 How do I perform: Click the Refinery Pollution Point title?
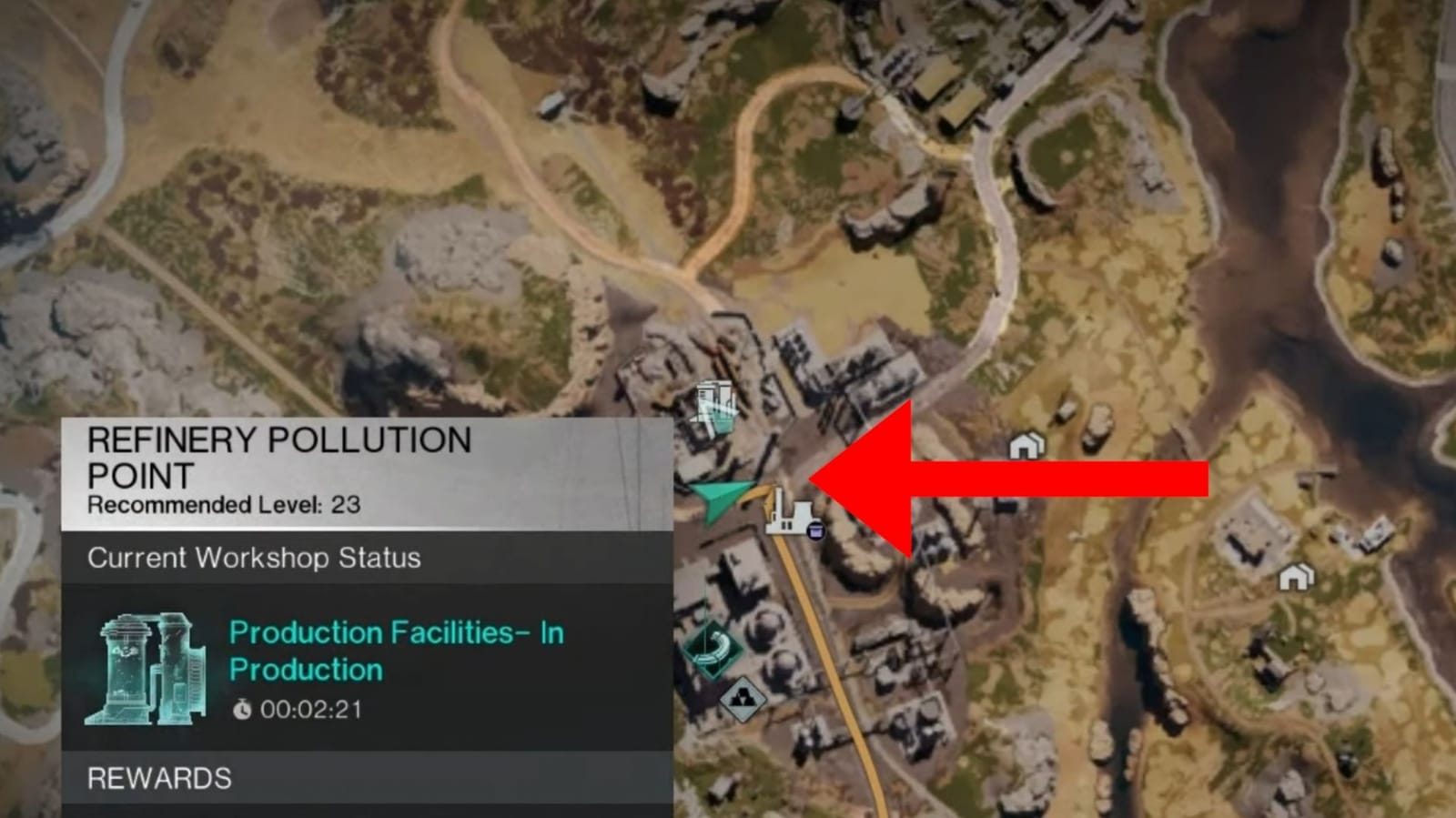pyautogui.click(x=278, y=457)
